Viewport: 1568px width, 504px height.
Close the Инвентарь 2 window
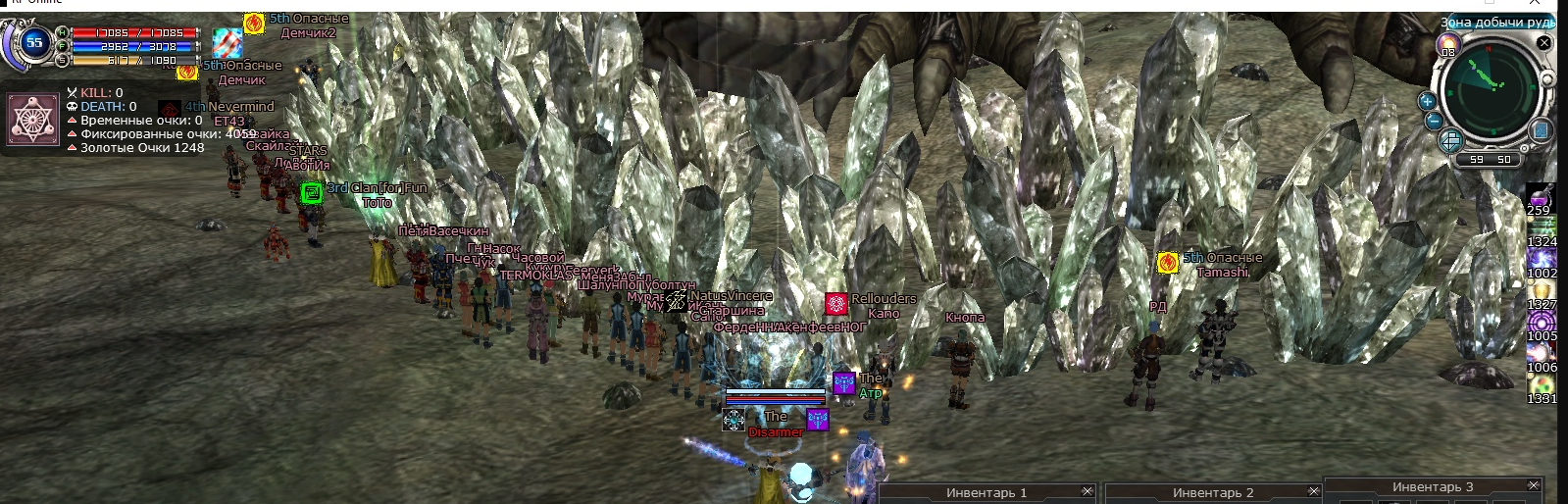point(1313,491)
